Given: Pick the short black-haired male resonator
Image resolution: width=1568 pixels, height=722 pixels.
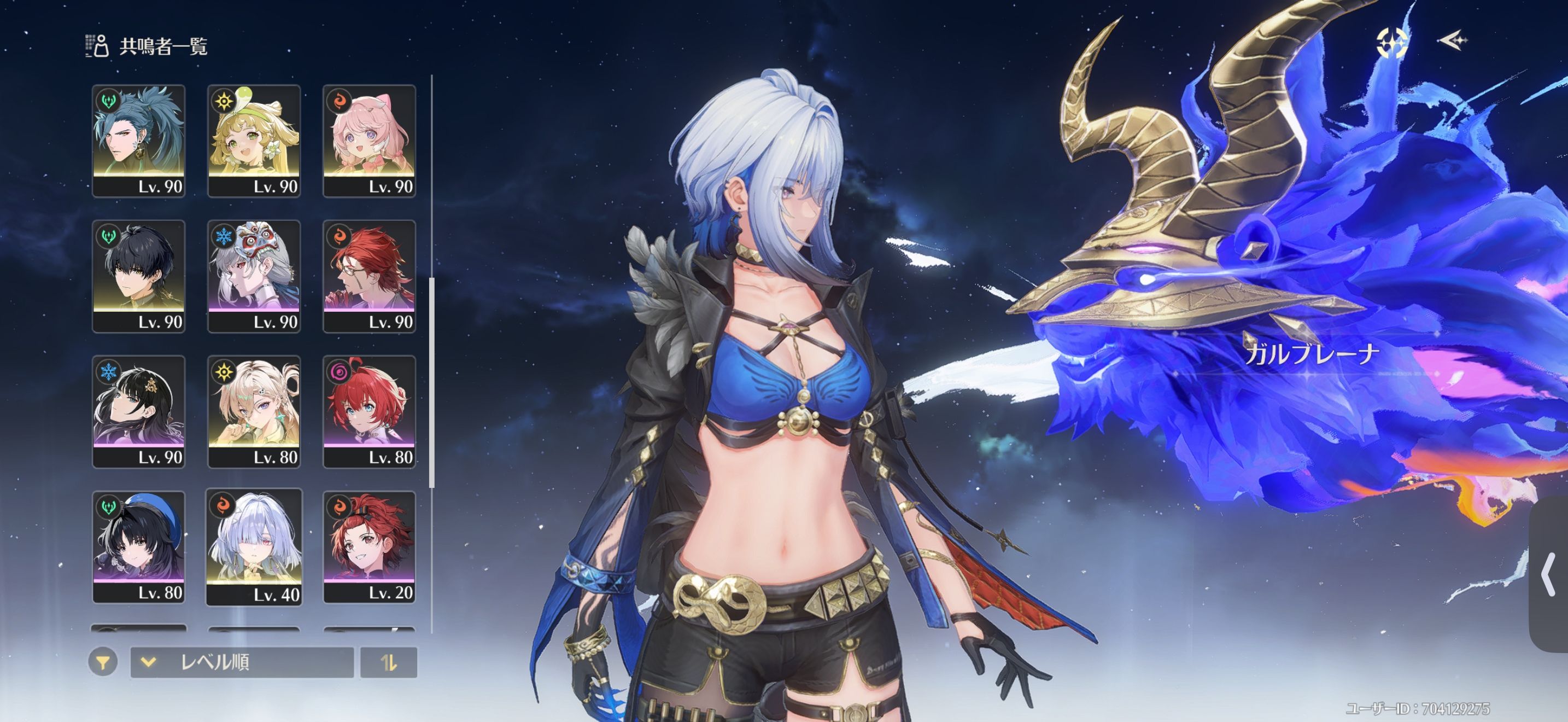Looking at the screenshot, I should click(138, 276).
